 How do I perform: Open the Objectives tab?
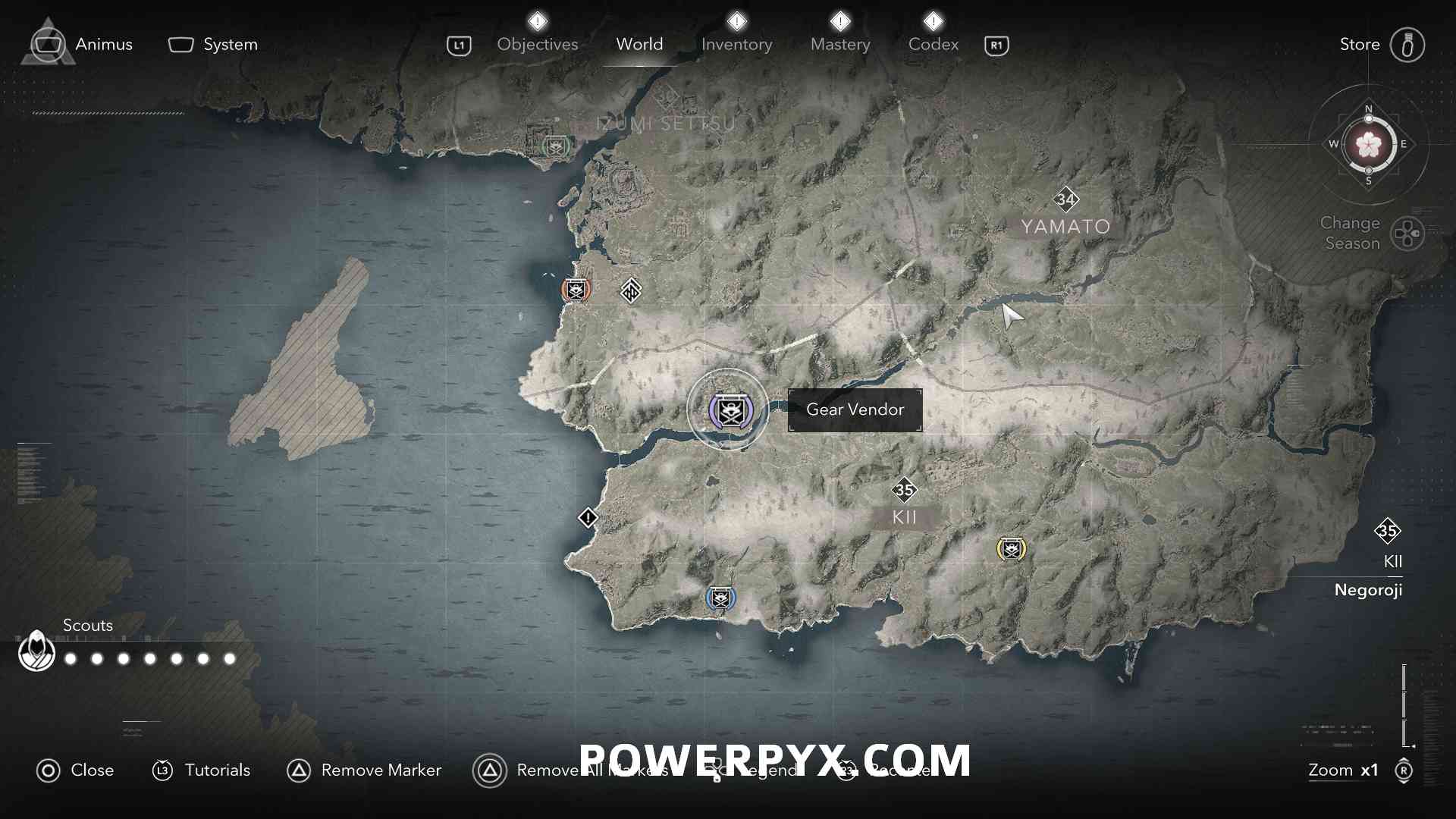(x=537, y=45)
